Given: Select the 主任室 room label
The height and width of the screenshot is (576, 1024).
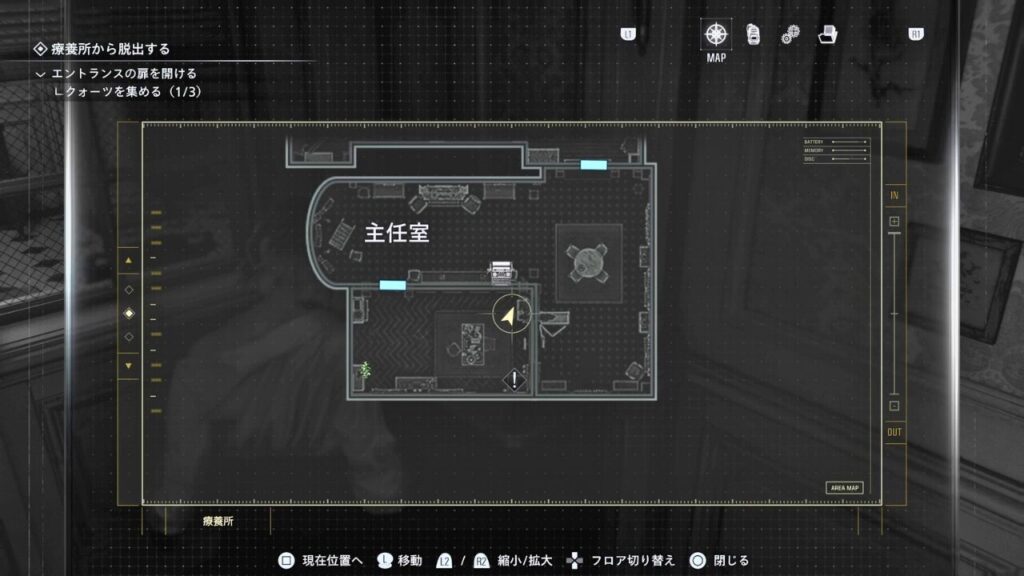Looking at the screenshot, I should 396,233.
